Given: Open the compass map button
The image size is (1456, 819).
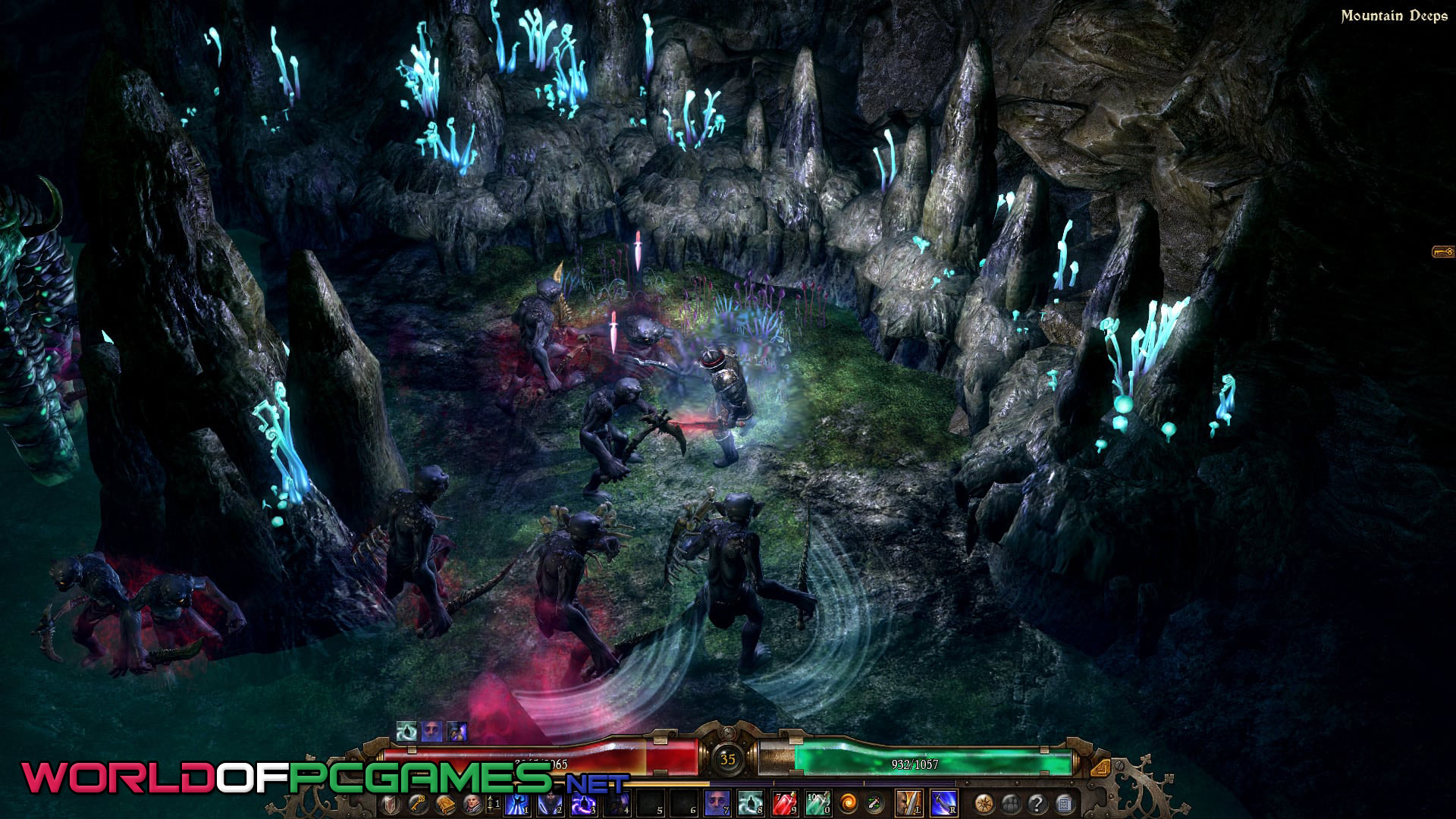Looking at the screenshot, I should pos(985,804).
